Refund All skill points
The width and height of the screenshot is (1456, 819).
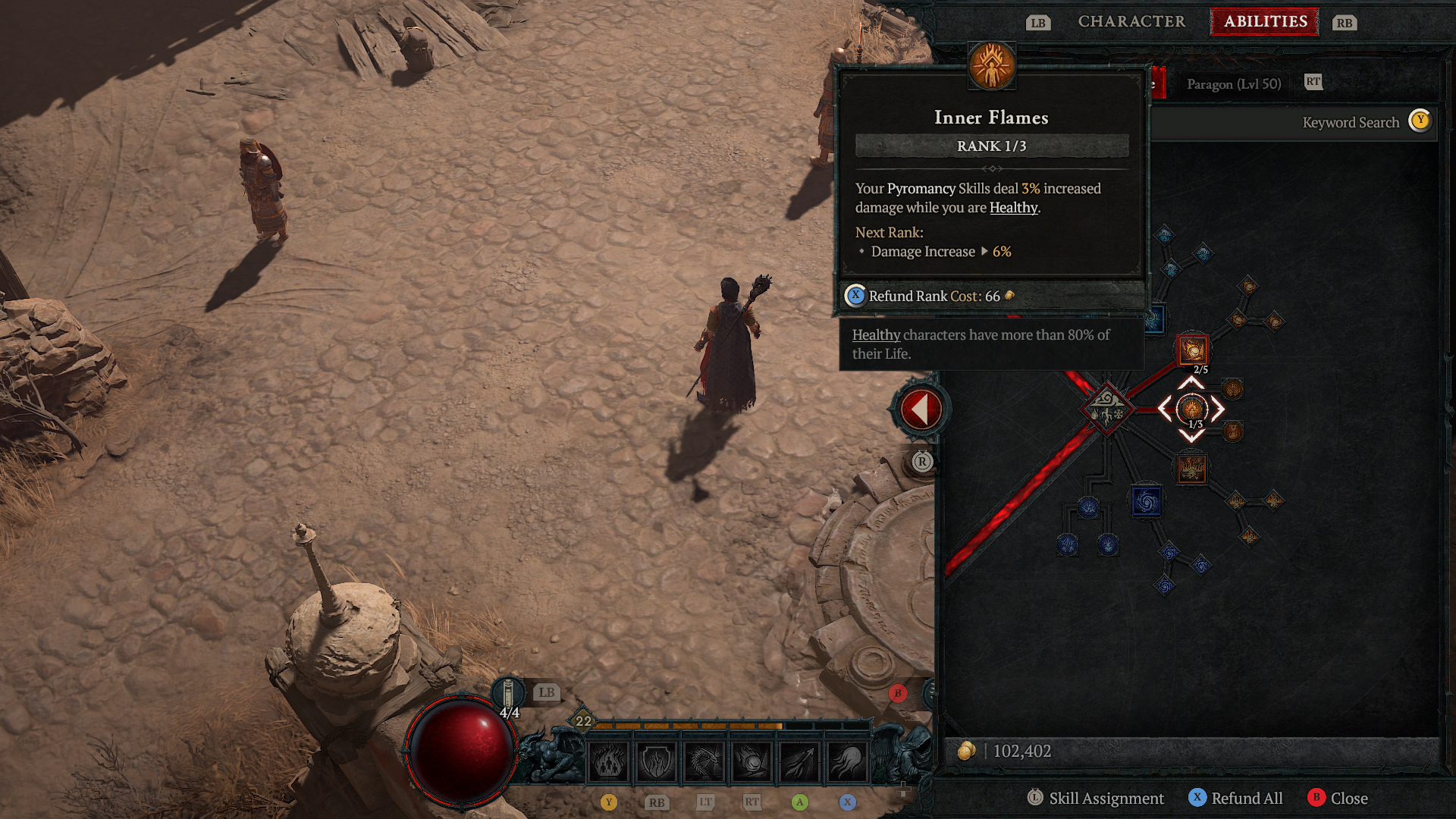tap(1236, 798)
